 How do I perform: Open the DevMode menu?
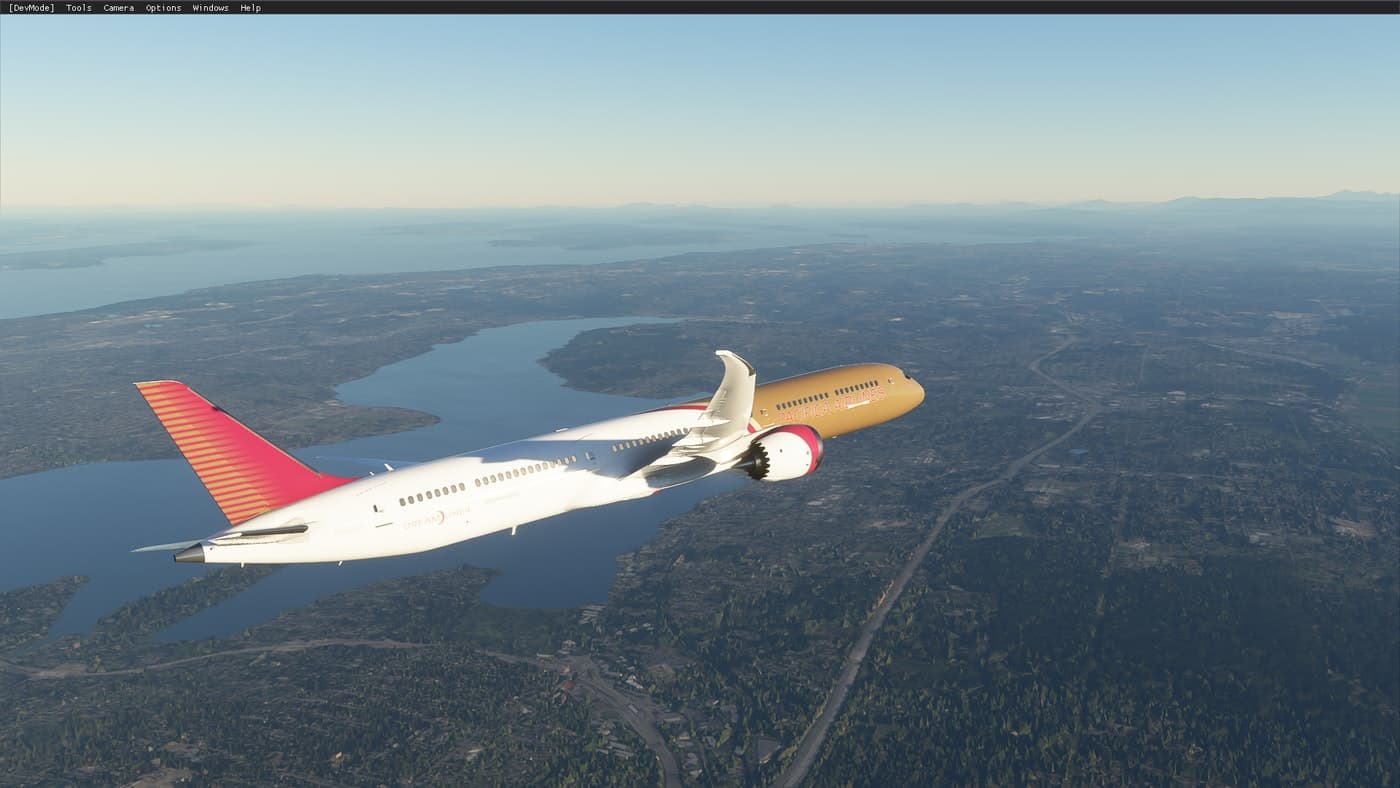pyautogui.click(x=31, y=8)
